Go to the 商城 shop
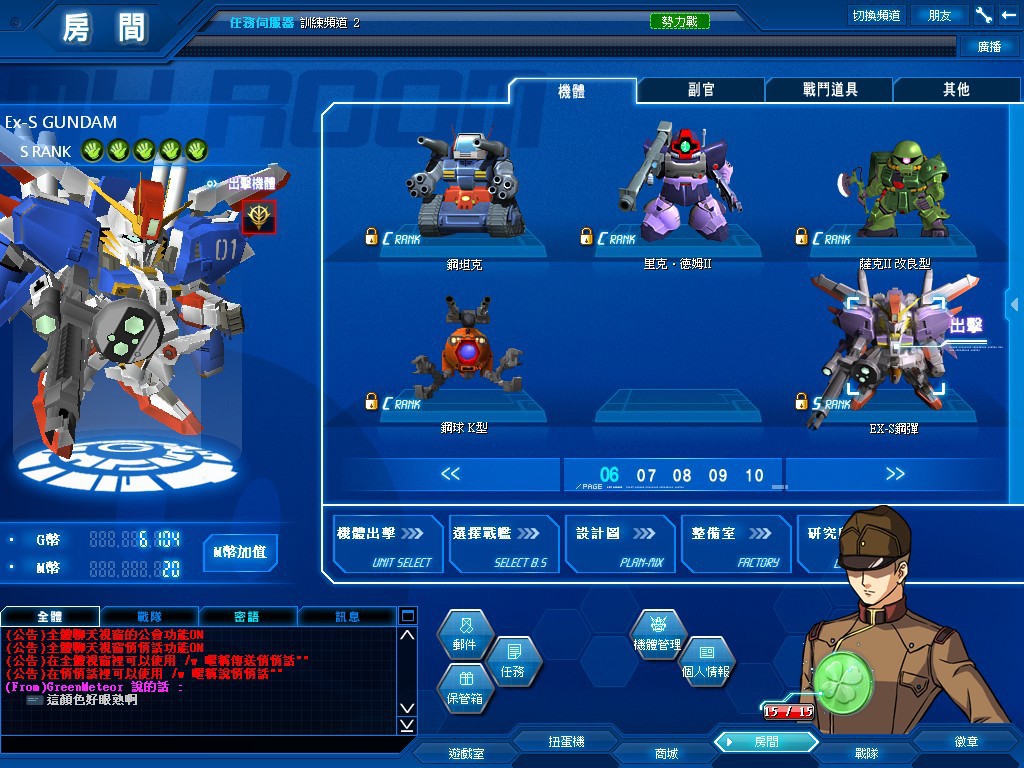Screen dimensions: 1024x768 coord(666,752)
